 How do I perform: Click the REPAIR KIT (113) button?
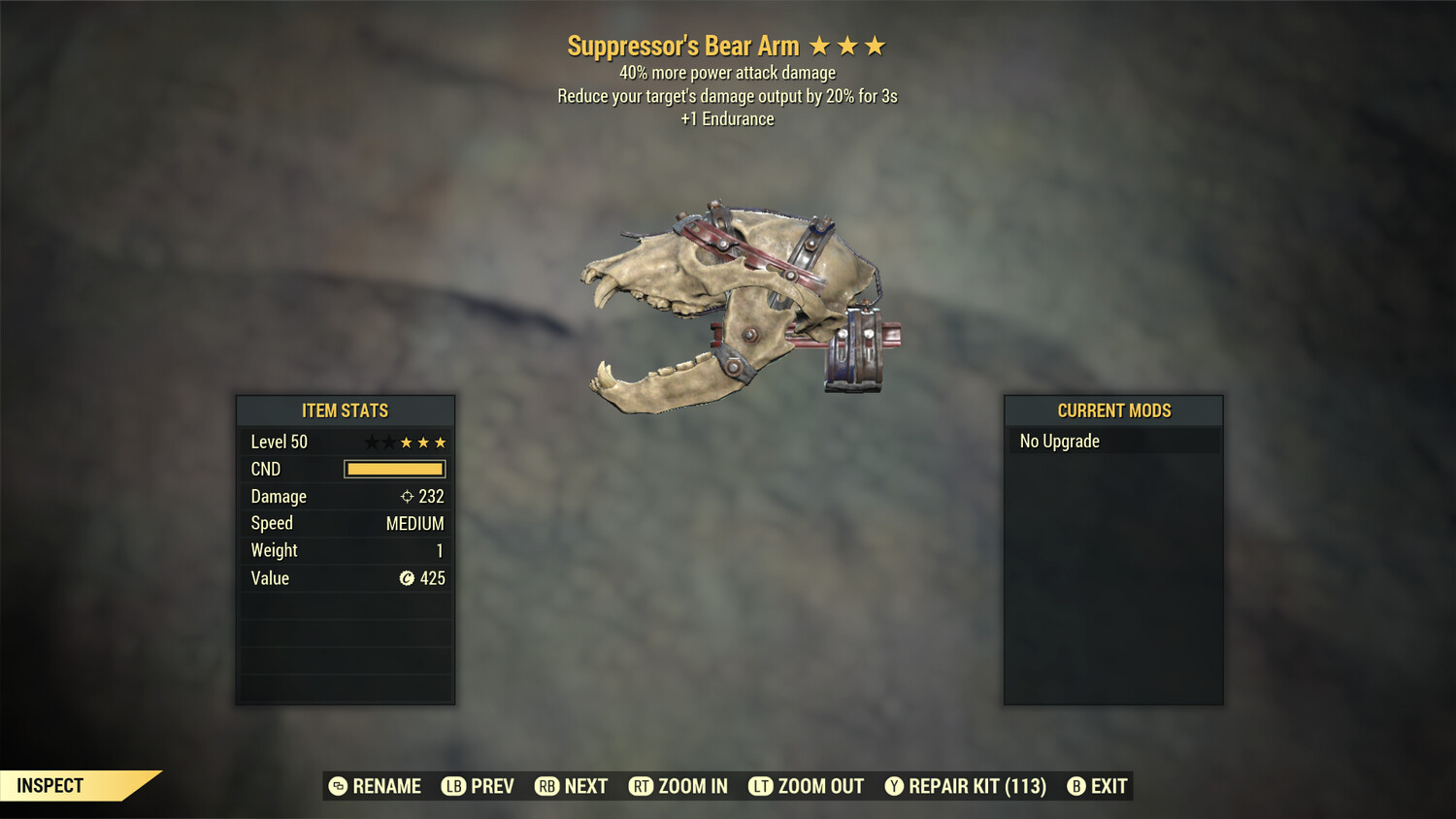(967, 786)
